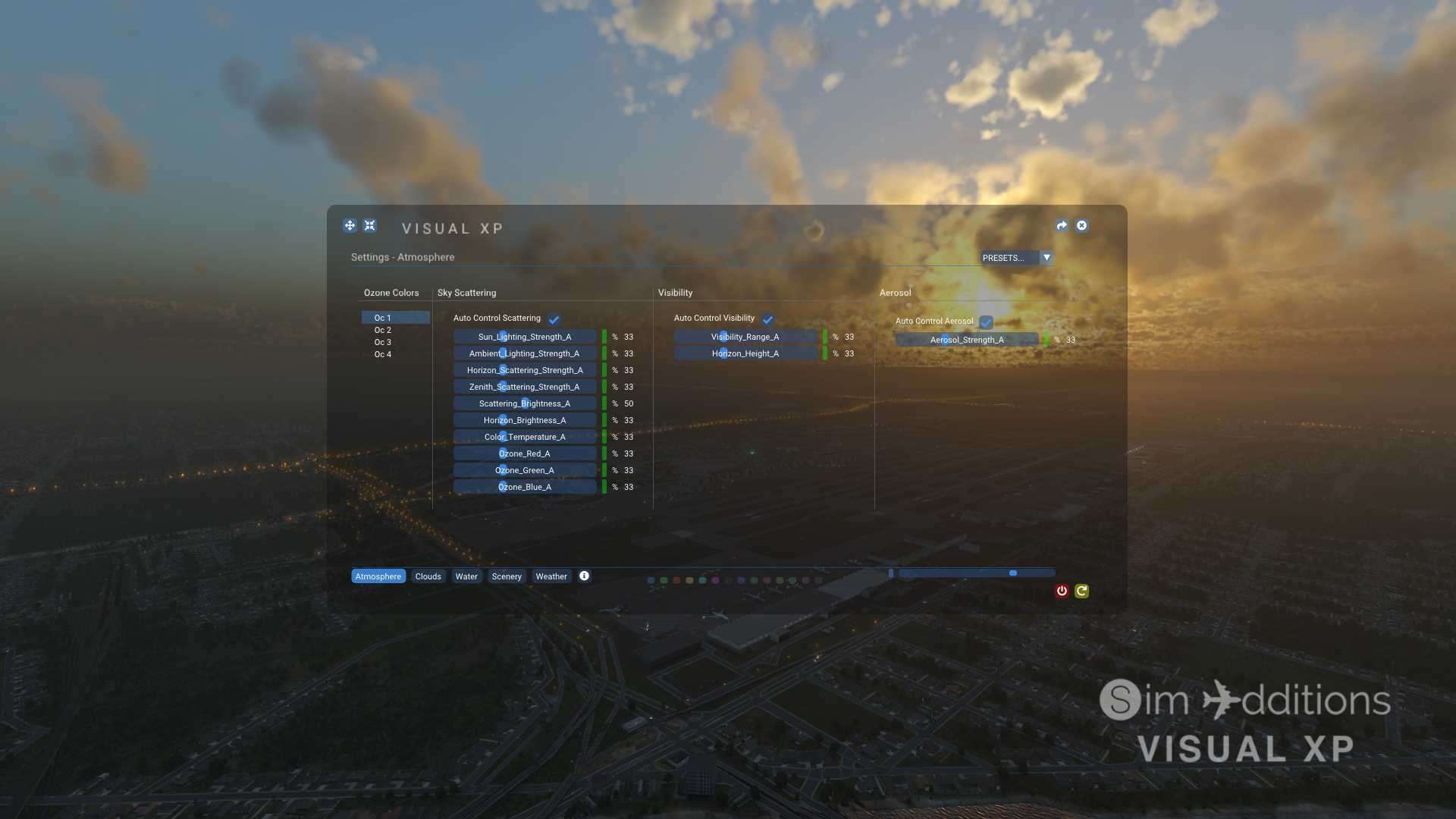Viewport: 1456px width, 819px height.
Task: Click the move window icon
Action: (350, 225)
